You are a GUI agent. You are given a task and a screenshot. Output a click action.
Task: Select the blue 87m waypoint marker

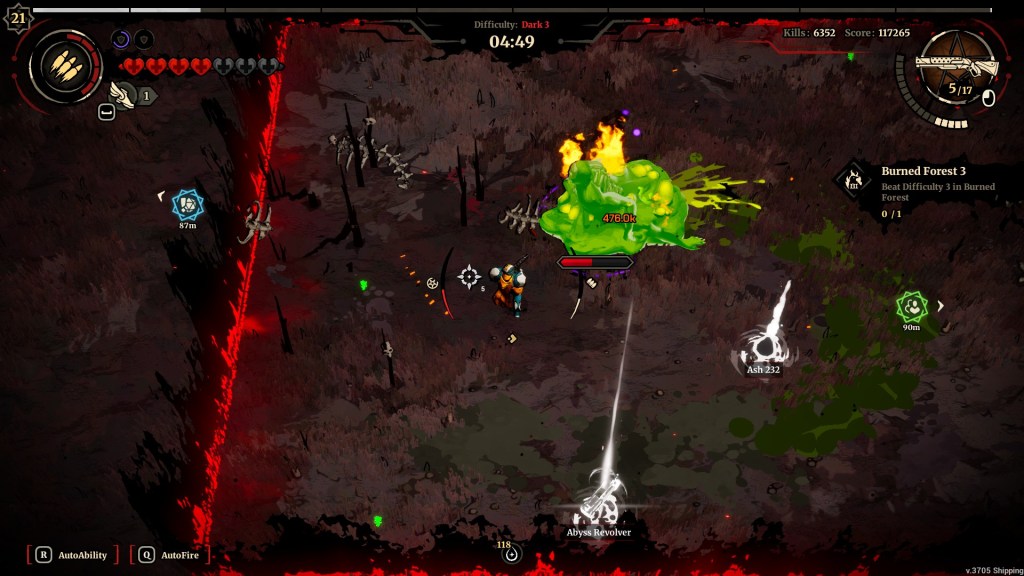point(187,205)
